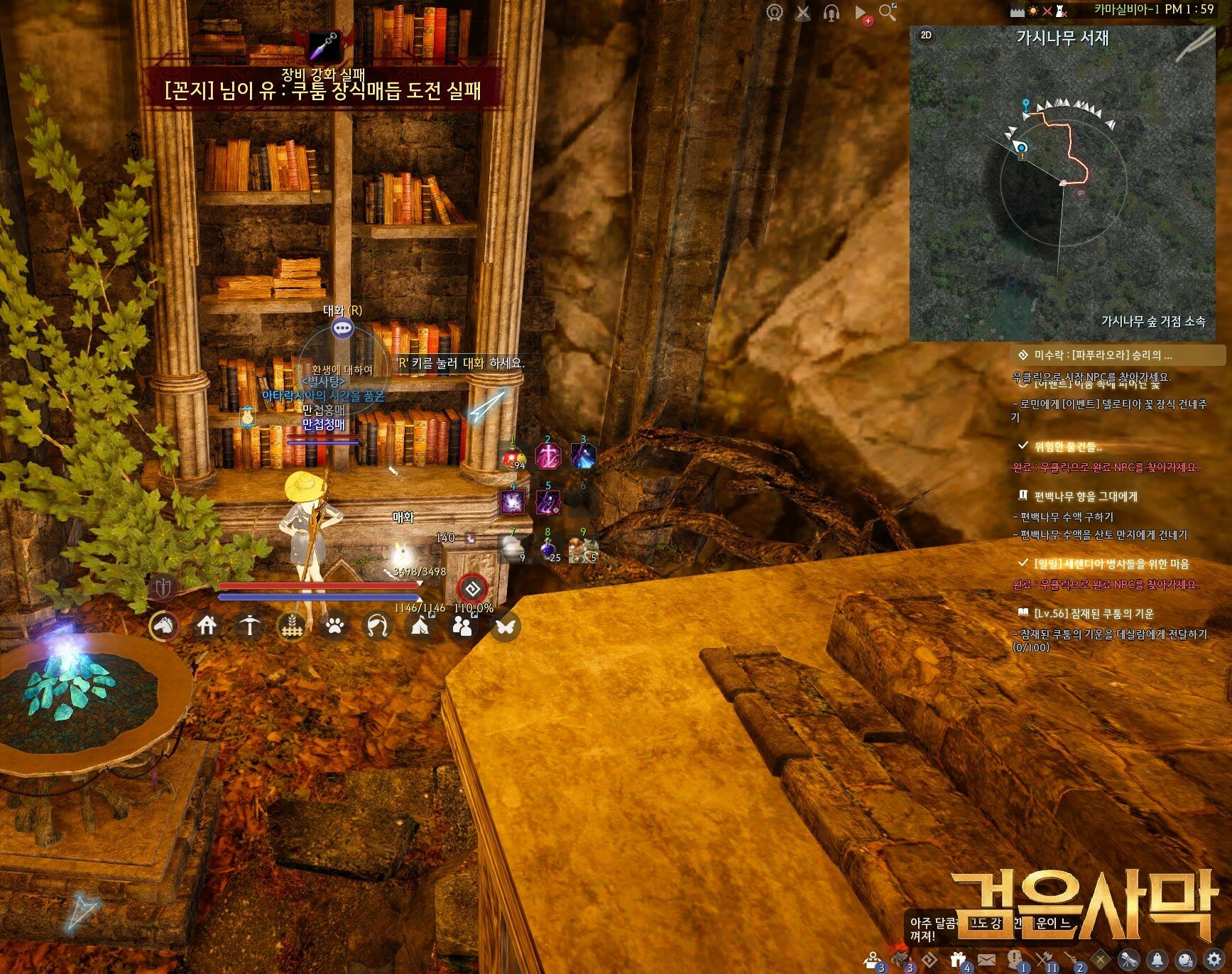Open the butterfly fairy icon
Viewport: 1232px width, 974px height.
click(505, 627)
